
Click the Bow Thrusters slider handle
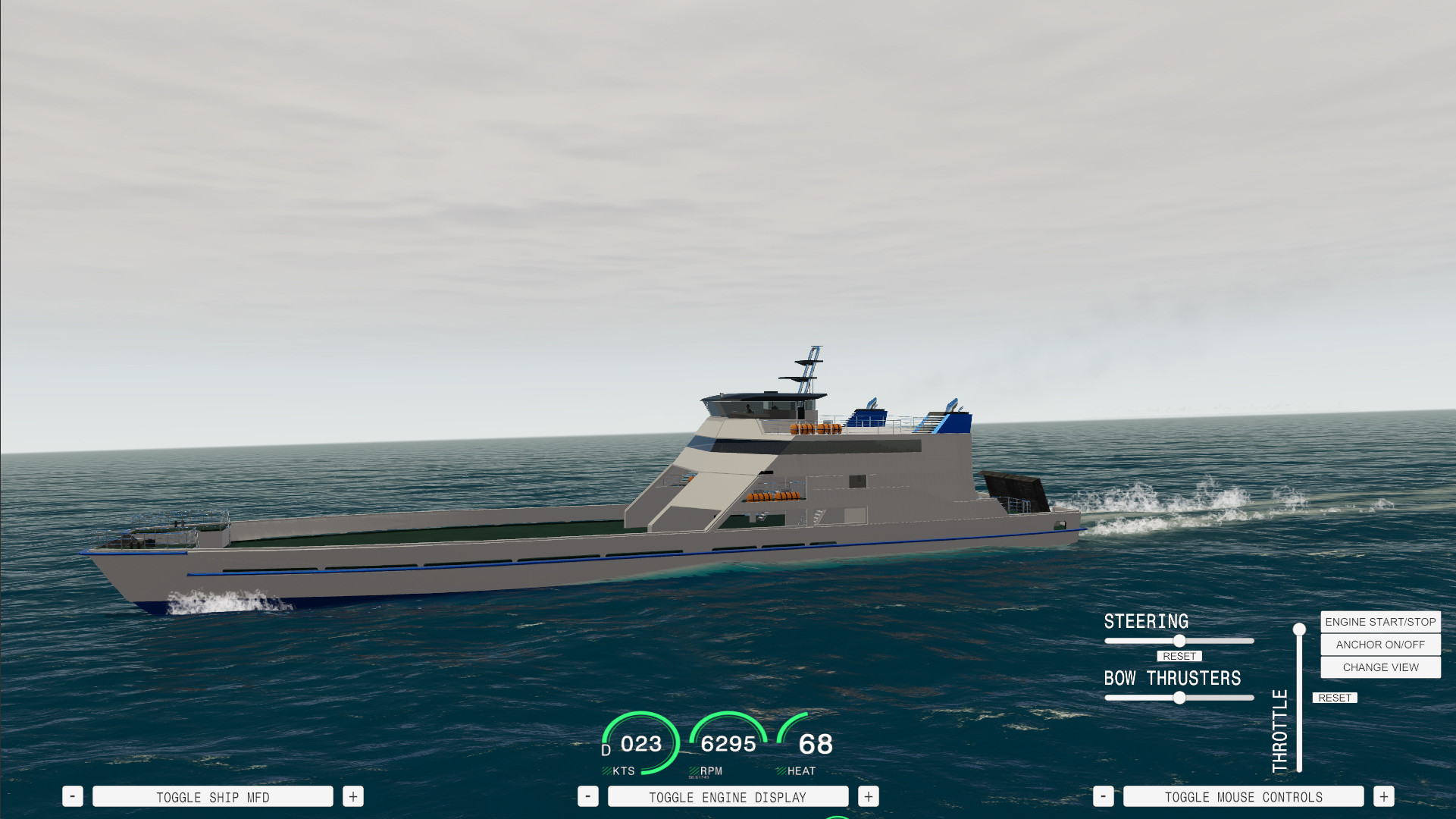(x=1179, y=698)
